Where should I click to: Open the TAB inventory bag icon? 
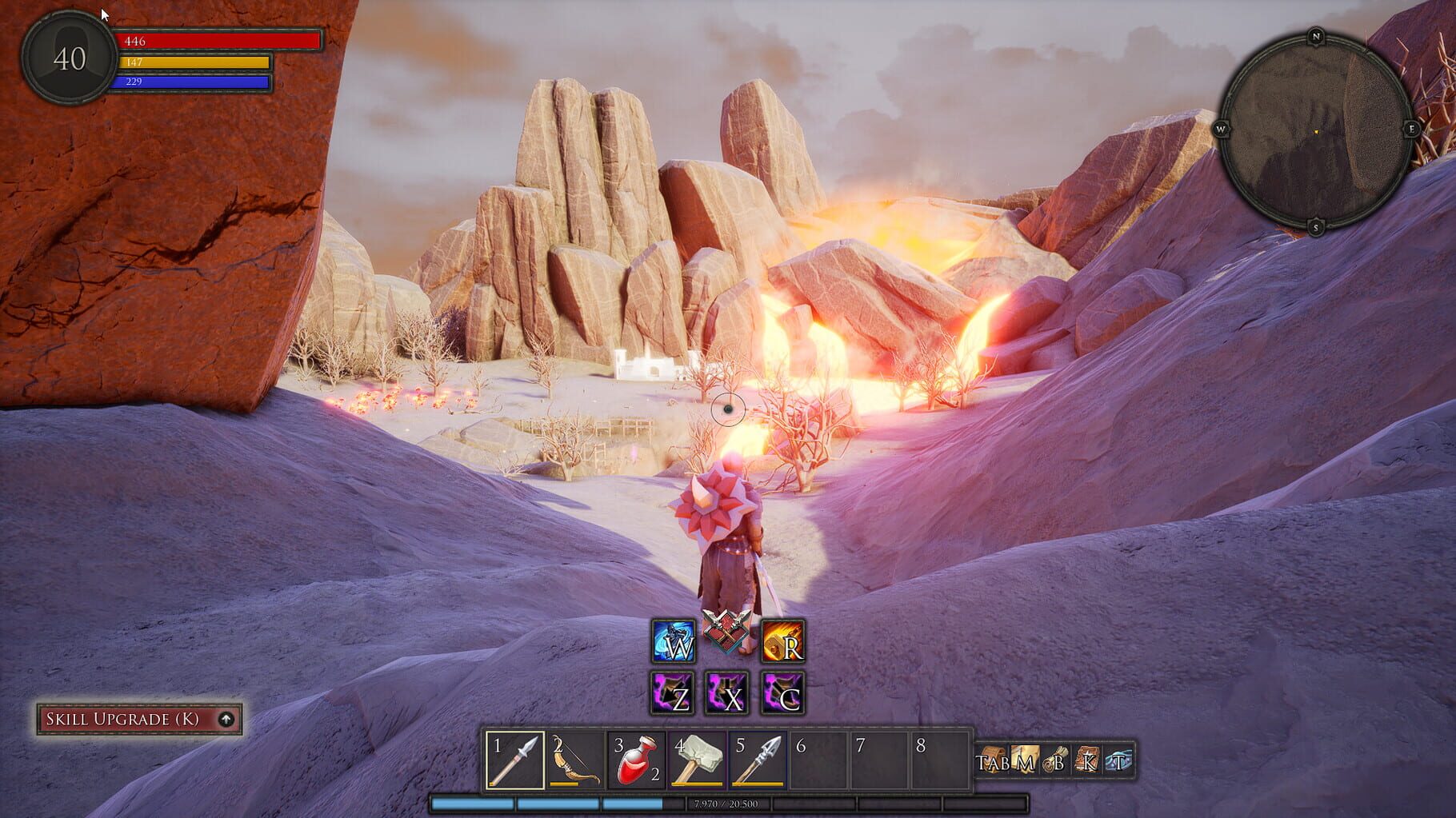[990, 758]
